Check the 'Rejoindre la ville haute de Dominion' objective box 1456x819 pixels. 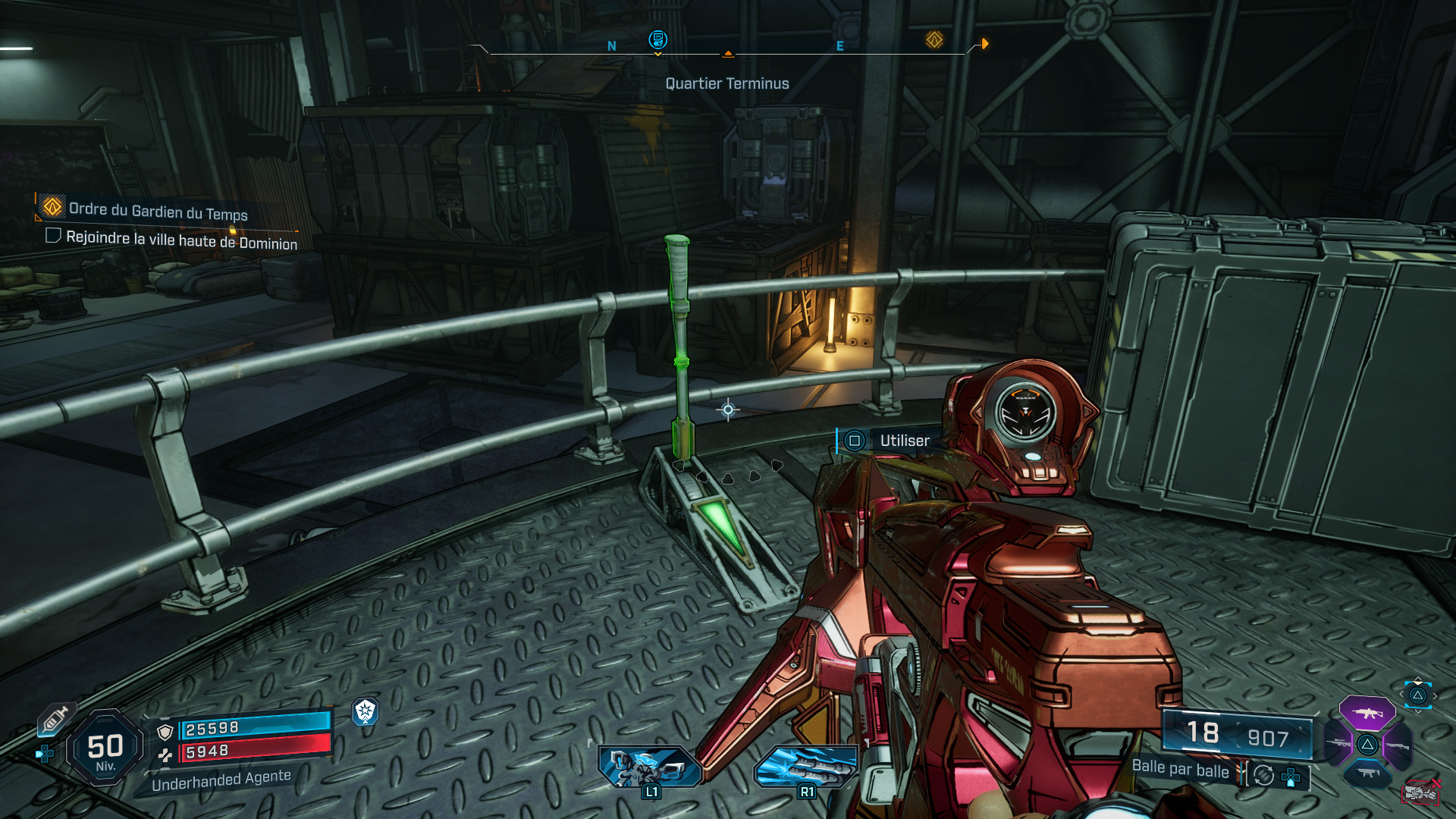coord(52,237)
